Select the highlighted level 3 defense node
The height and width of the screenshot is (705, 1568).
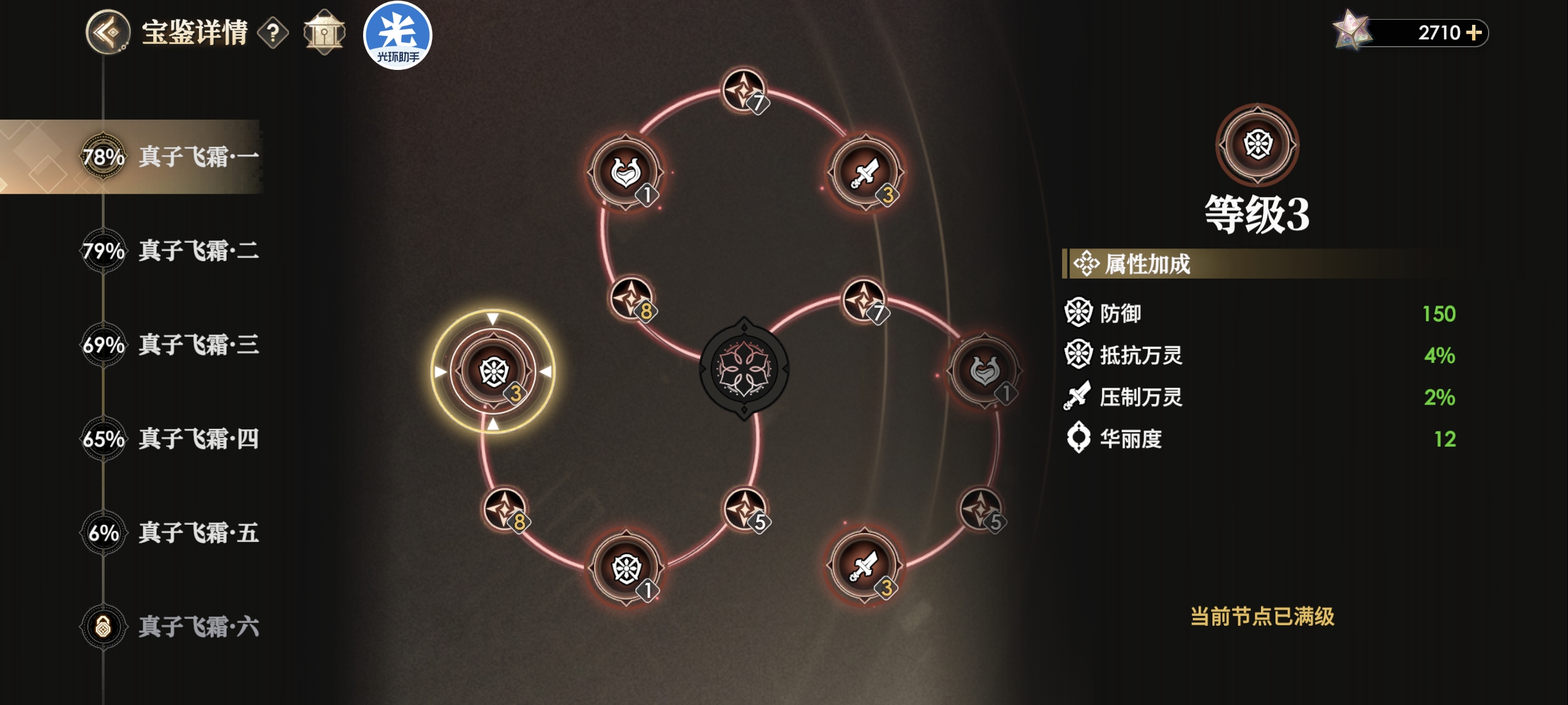pos(493,371)
